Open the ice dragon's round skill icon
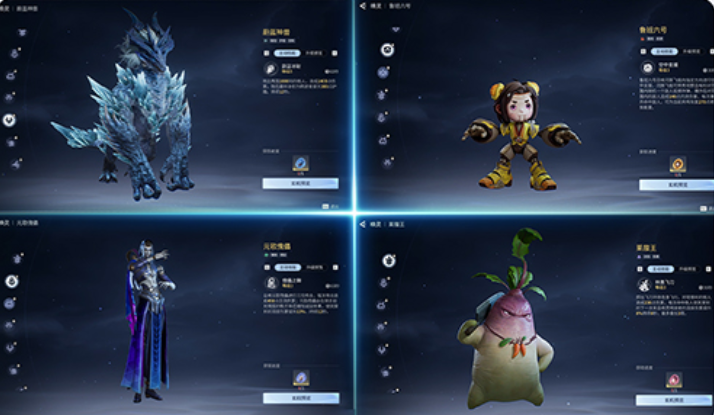 coord(271,69)
